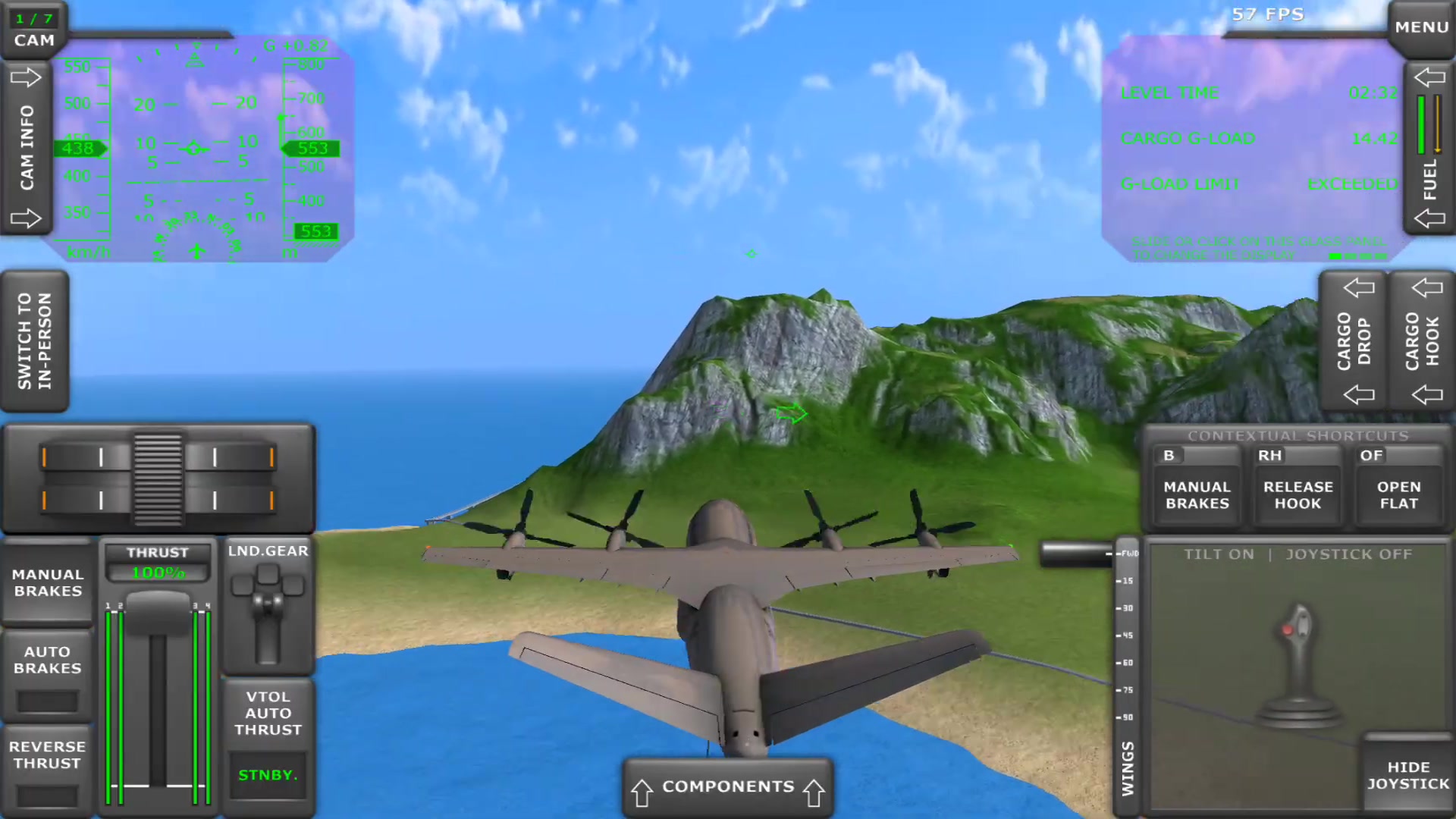Click the CARGO DROP control

(x=1357, y=341)
